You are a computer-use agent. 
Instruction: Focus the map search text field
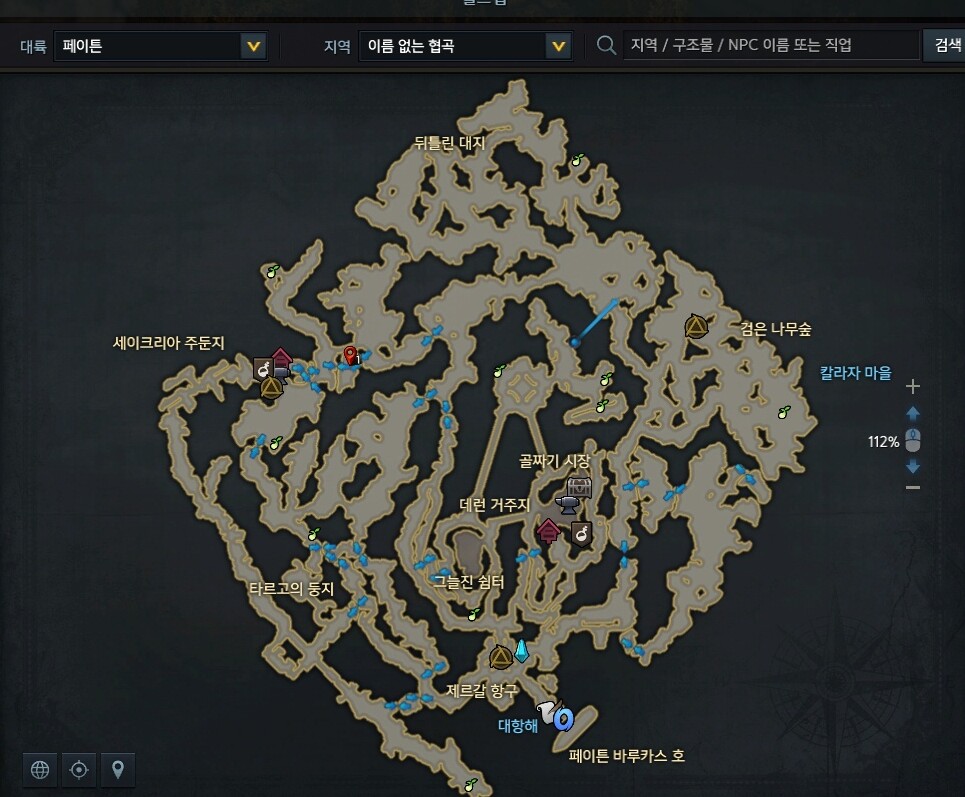click(770, 46)
